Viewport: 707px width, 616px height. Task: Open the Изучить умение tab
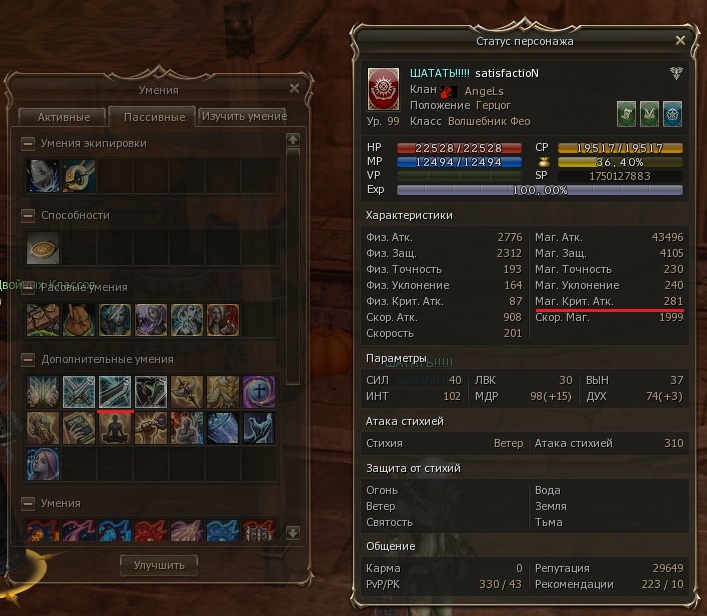pyautogui.click(x=246, y=116)
